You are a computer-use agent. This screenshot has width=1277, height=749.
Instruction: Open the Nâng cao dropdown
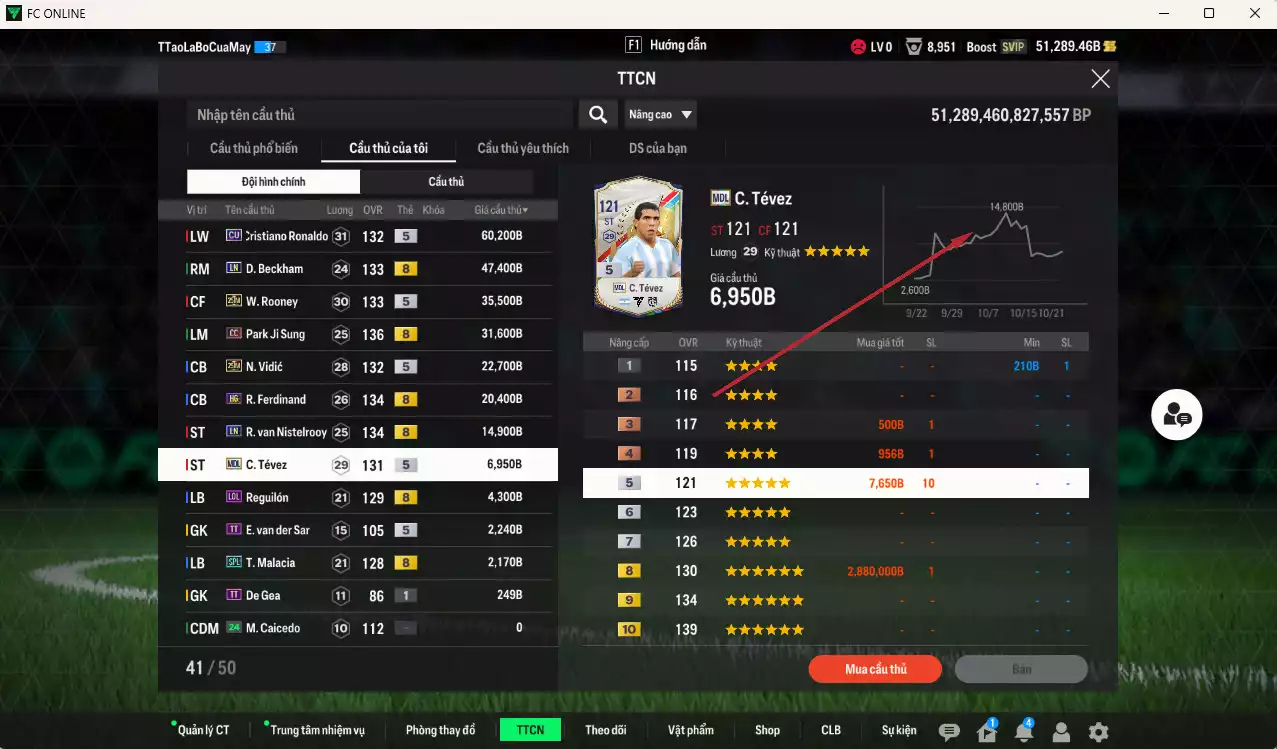pos(660,115)
